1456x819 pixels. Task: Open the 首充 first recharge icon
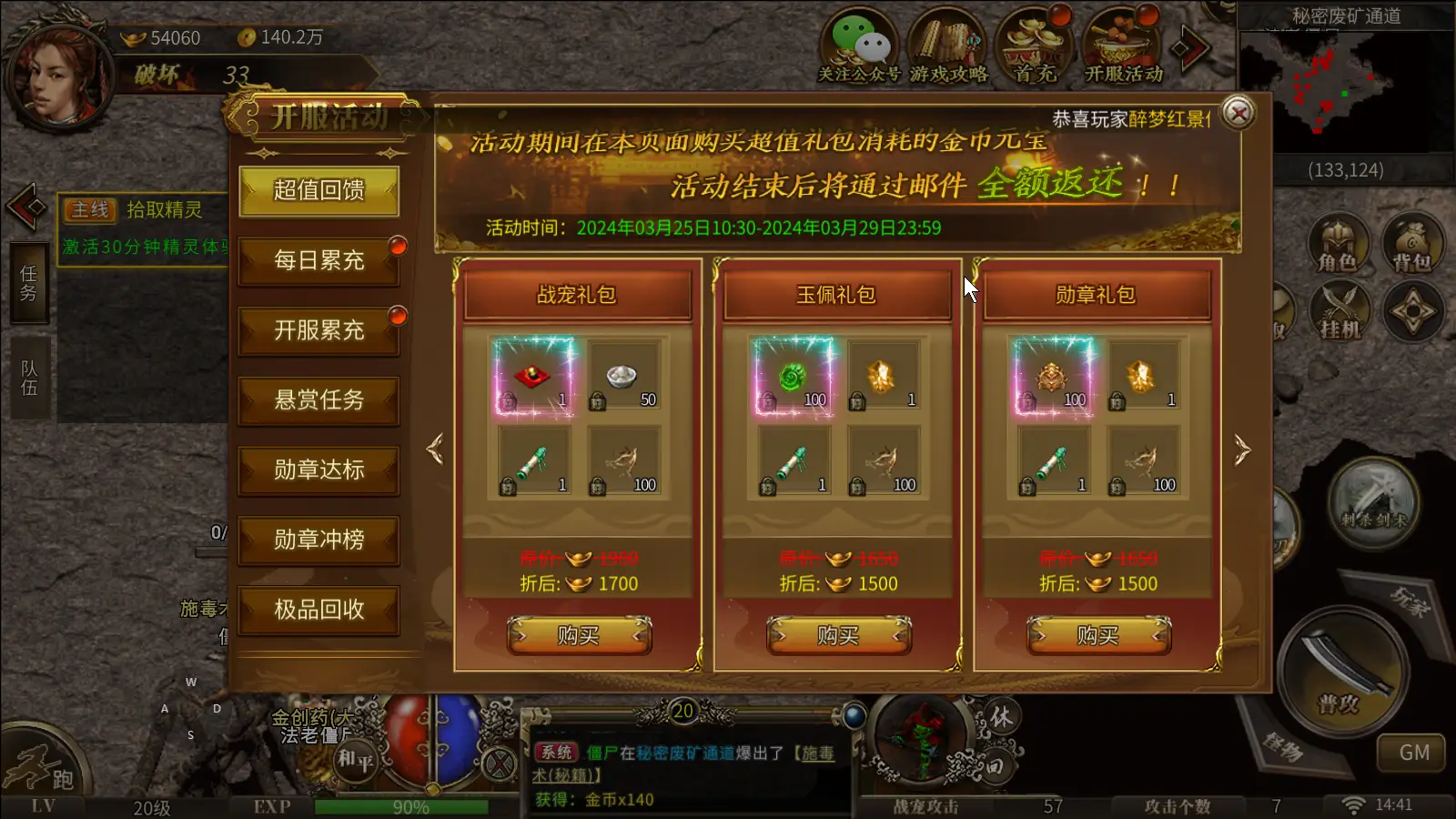[1035, 47]
